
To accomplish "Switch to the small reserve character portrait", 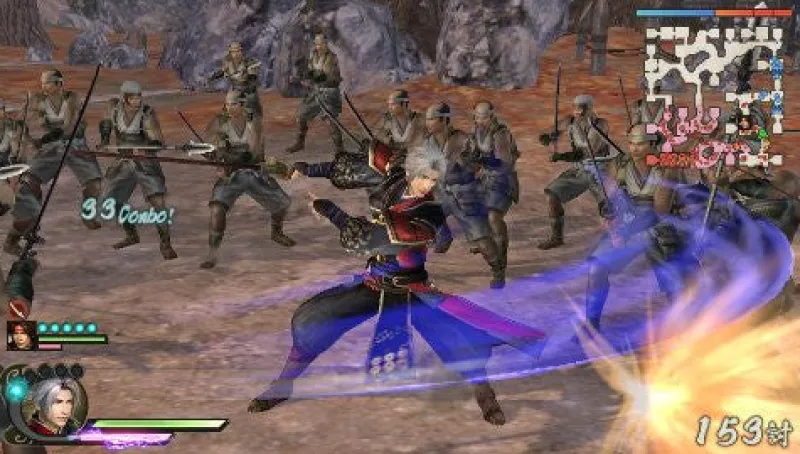I will 19,336.
